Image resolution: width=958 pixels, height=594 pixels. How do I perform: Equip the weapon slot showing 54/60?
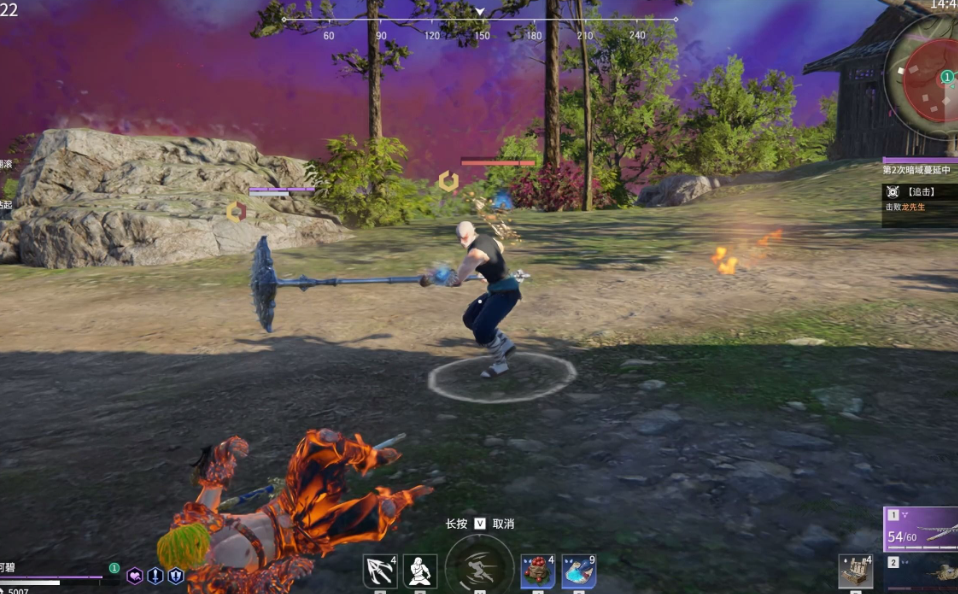920,529
